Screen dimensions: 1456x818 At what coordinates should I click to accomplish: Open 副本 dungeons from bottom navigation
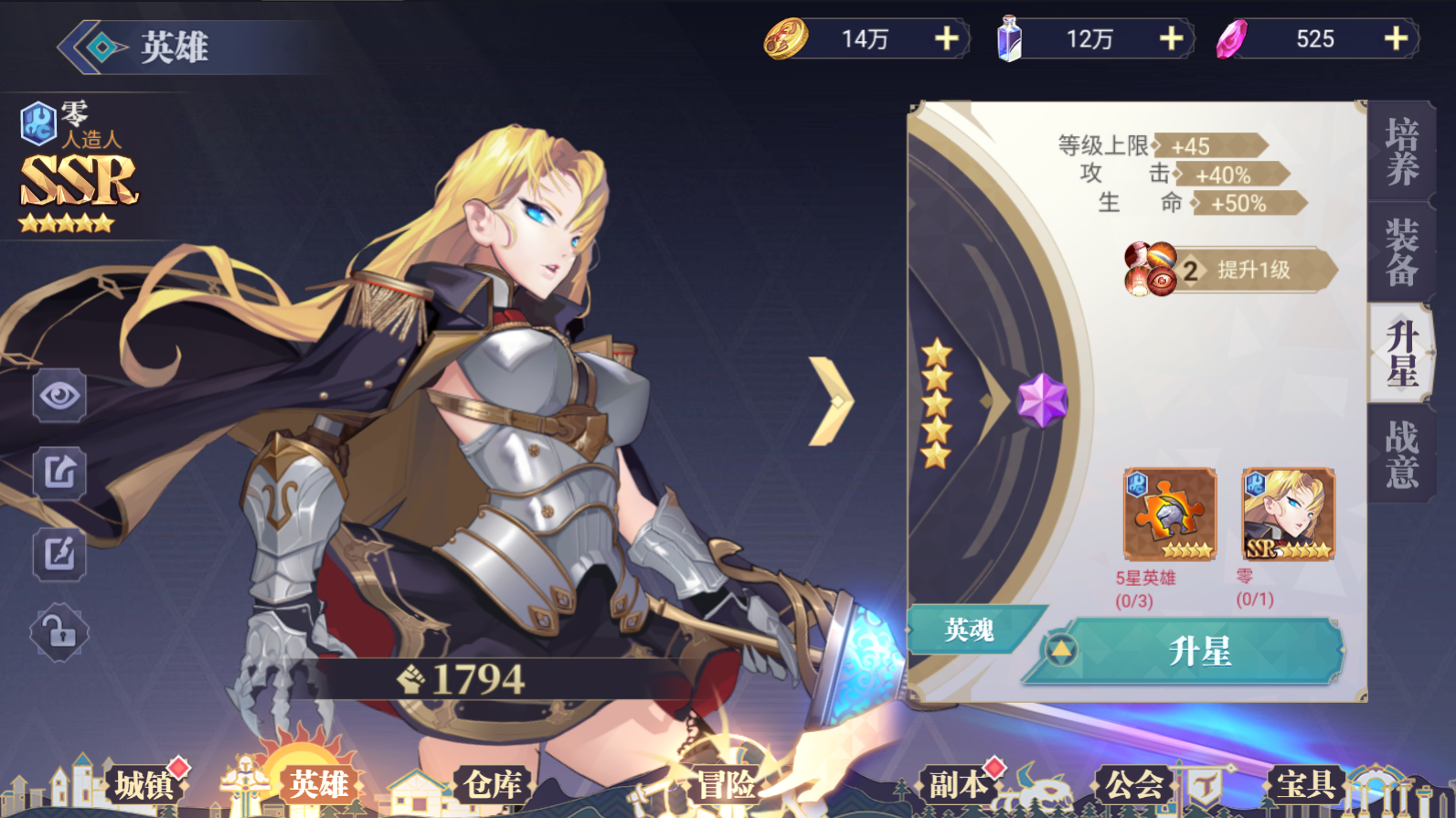click(958, 784)
